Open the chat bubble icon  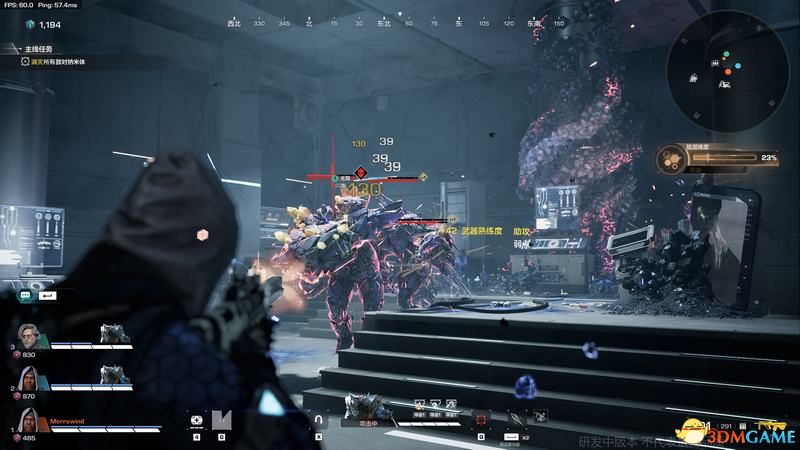[25, 296]
